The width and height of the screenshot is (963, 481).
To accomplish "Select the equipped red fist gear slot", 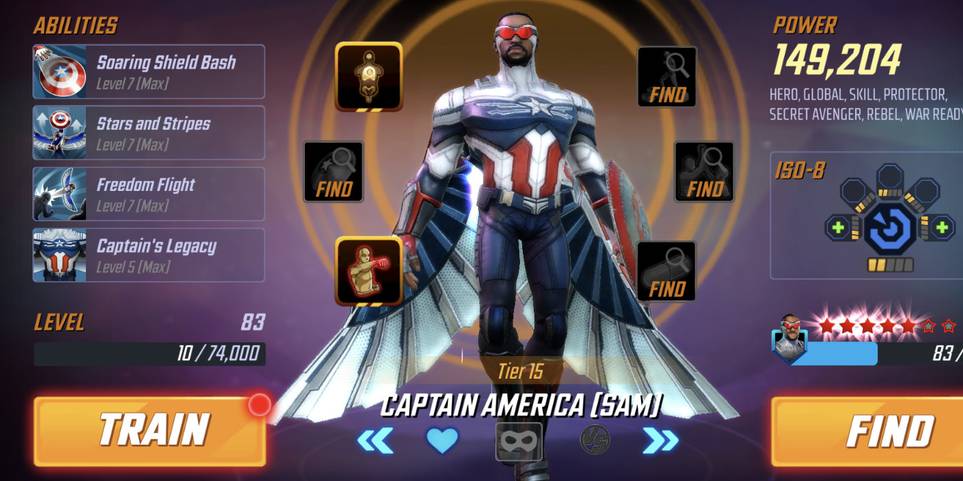I will tap(368, 270).
